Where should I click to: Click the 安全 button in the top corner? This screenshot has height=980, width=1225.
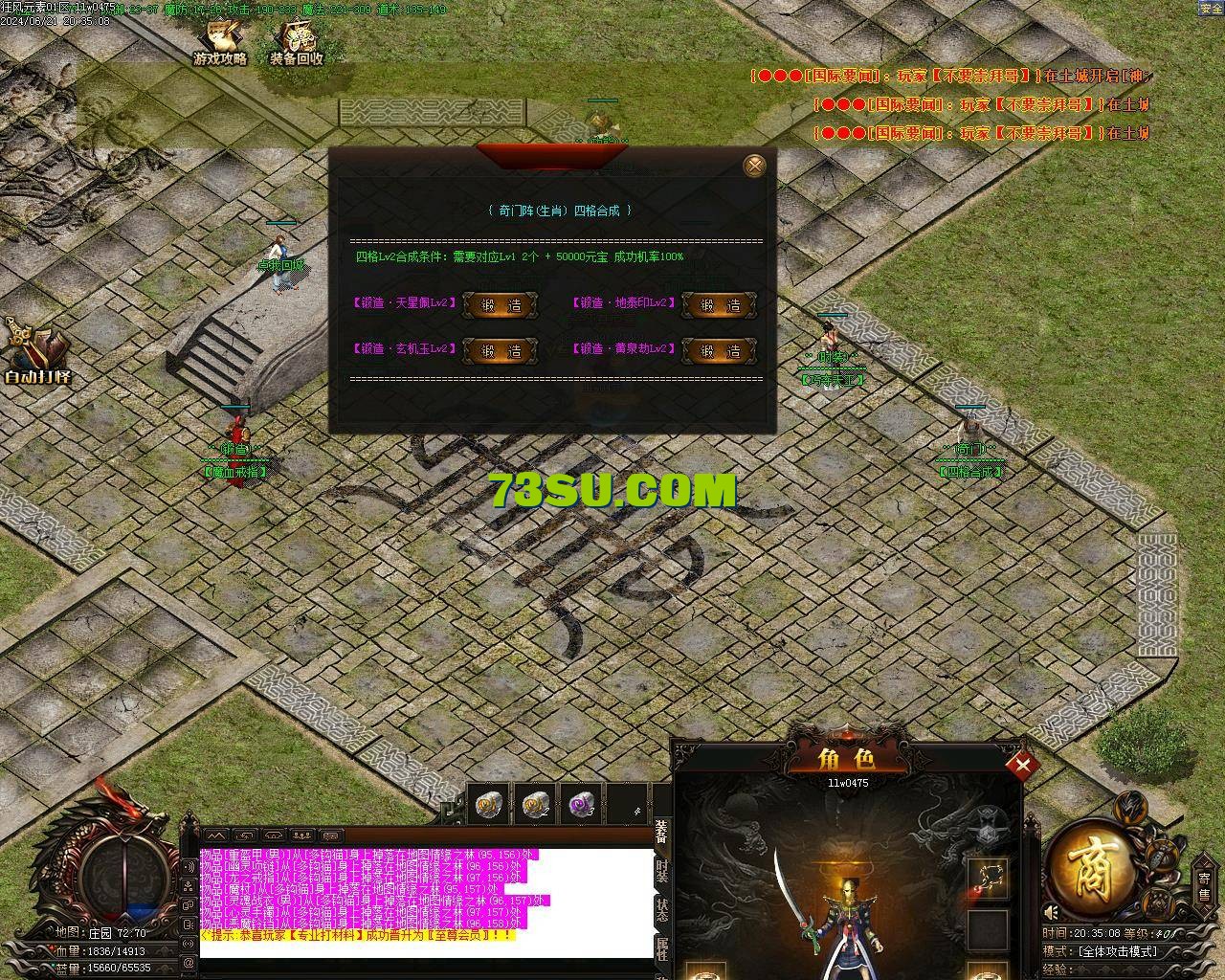pos(1211,8)
